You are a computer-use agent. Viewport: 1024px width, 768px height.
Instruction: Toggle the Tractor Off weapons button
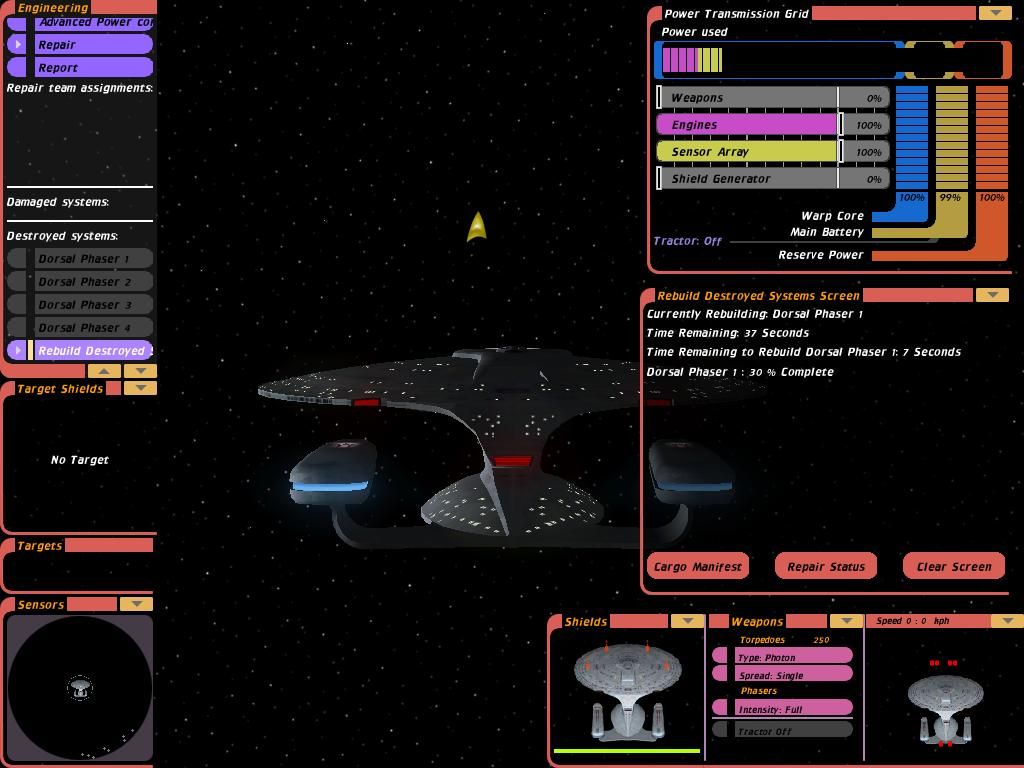click(x=782, y=731)
